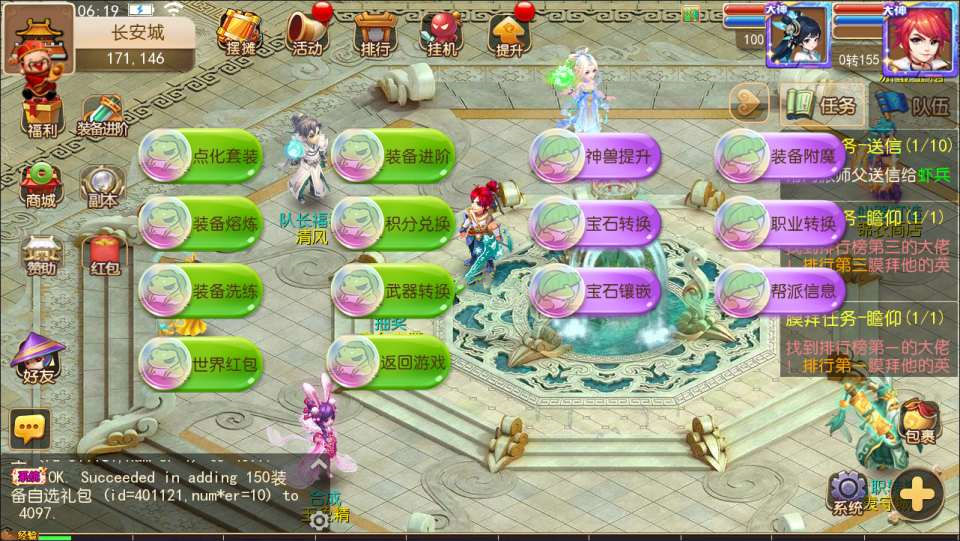Open the 装备附魔 option

780,156
